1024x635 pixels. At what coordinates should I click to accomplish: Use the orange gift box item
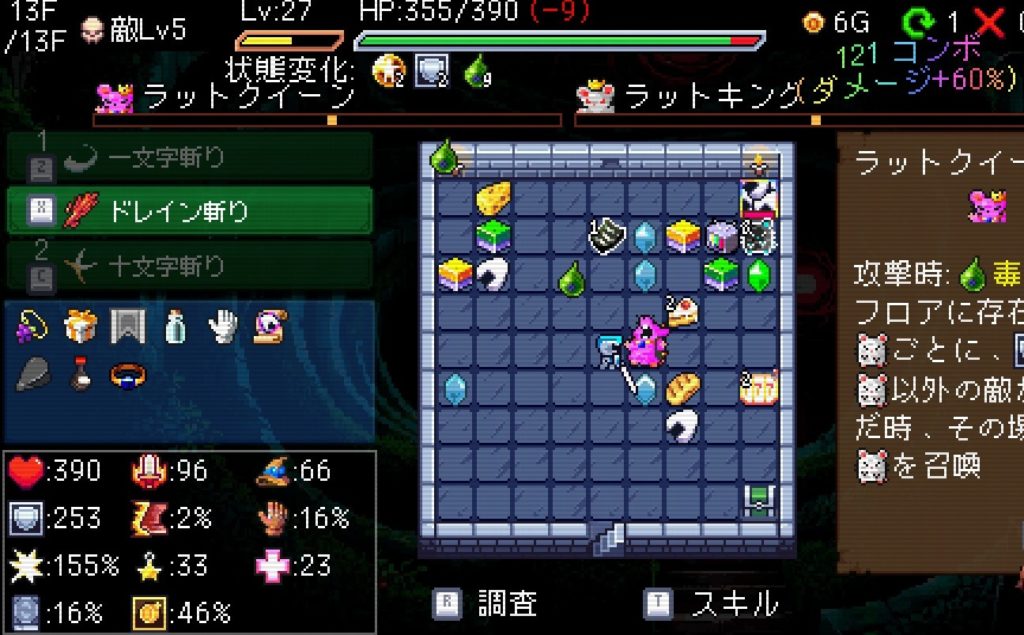tap(80, 325)
